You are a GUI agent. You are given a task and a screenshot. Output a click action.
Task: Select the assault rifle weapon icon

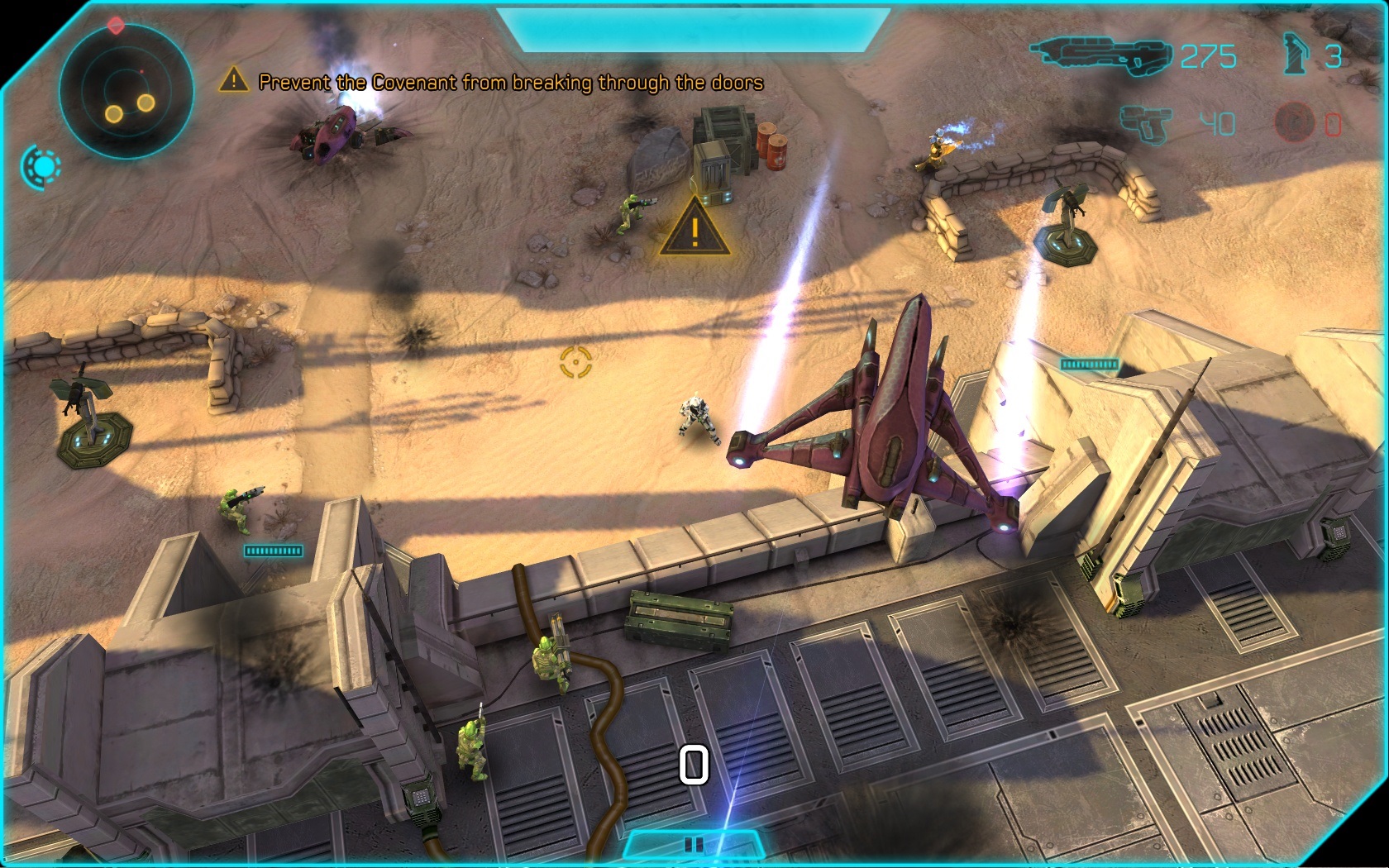tap(1100, 55)
